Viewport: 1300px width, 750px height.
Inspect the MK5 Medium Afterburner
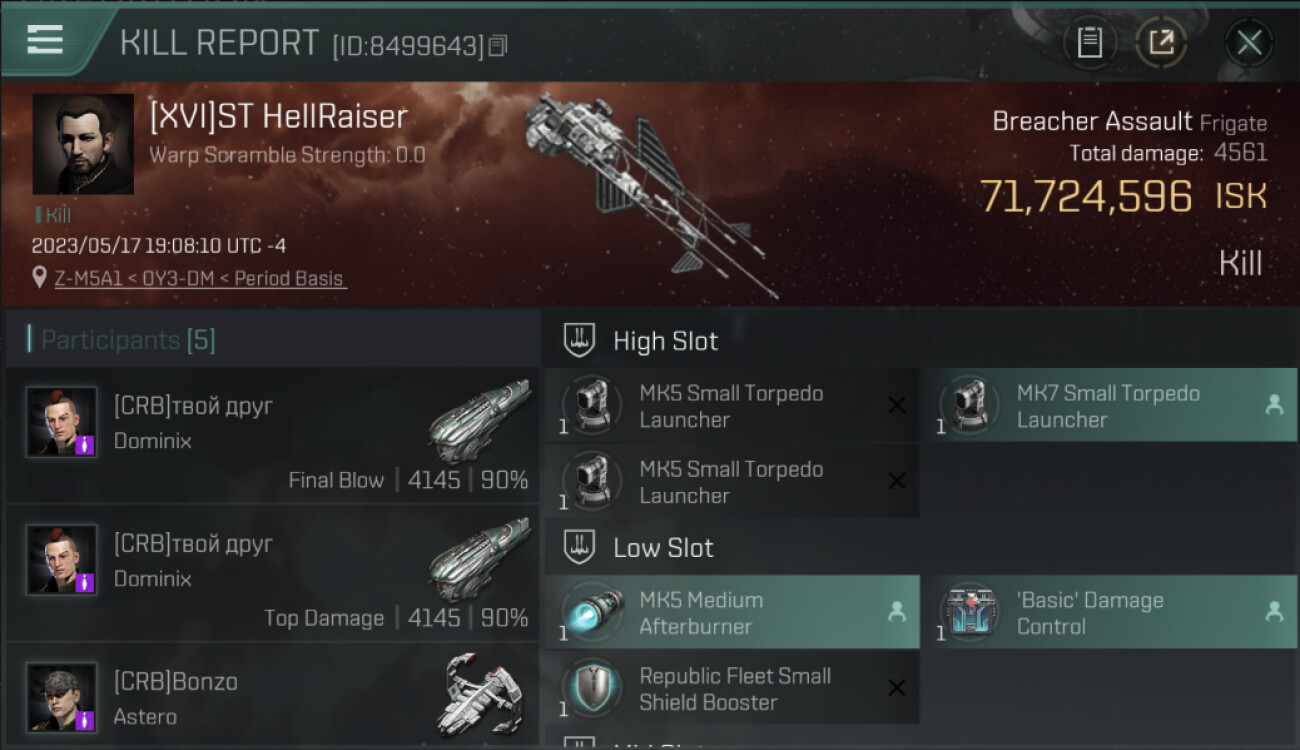731,613
